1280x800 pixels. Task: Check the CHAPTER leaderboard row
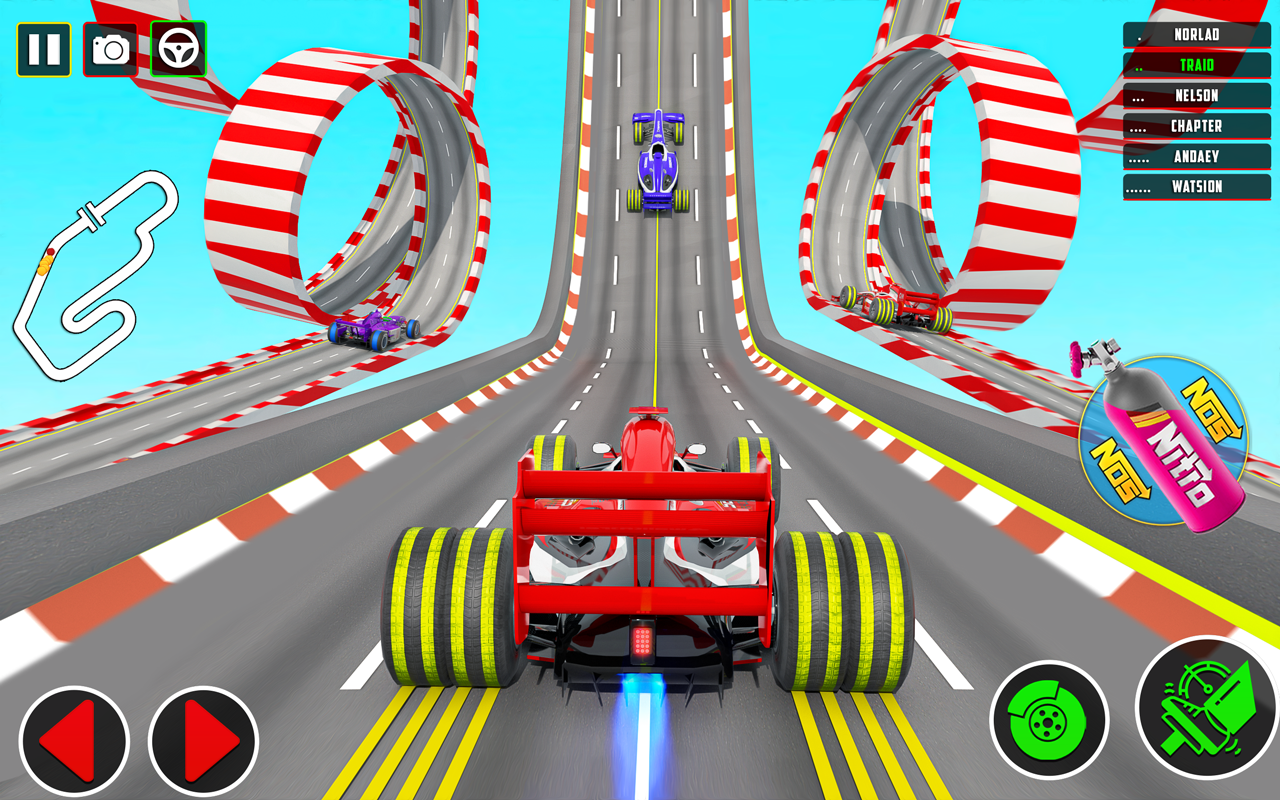1196,126
